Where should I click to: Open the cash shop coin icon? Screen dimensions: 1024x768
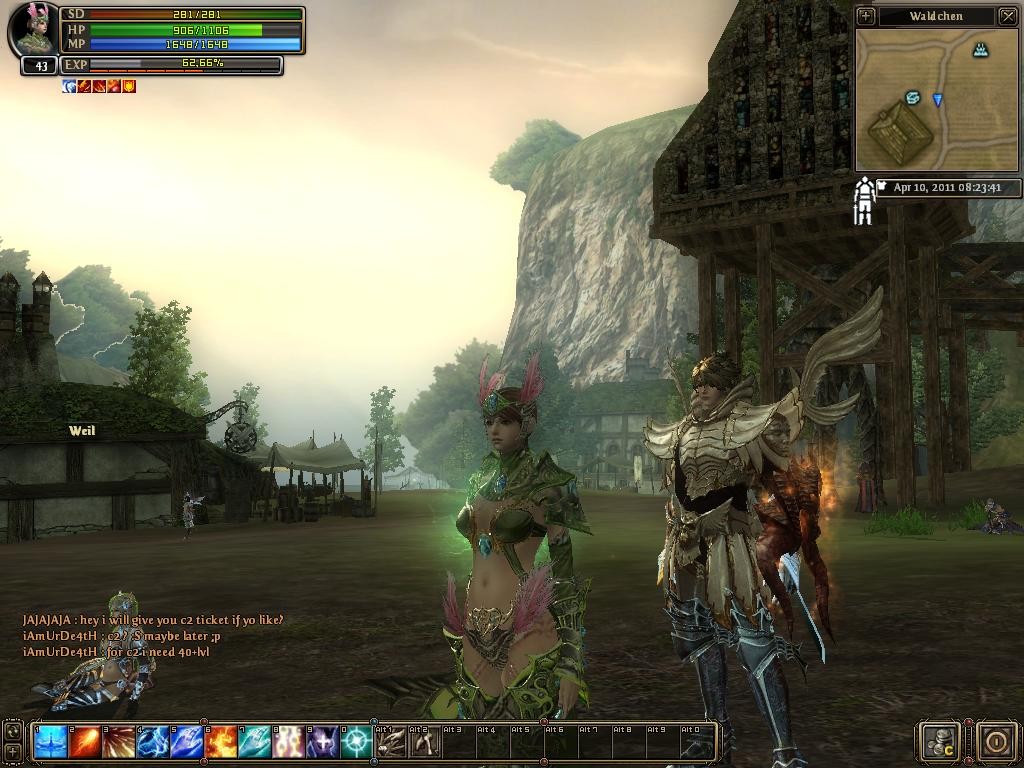pyautogui.click(x=941, y=741)
